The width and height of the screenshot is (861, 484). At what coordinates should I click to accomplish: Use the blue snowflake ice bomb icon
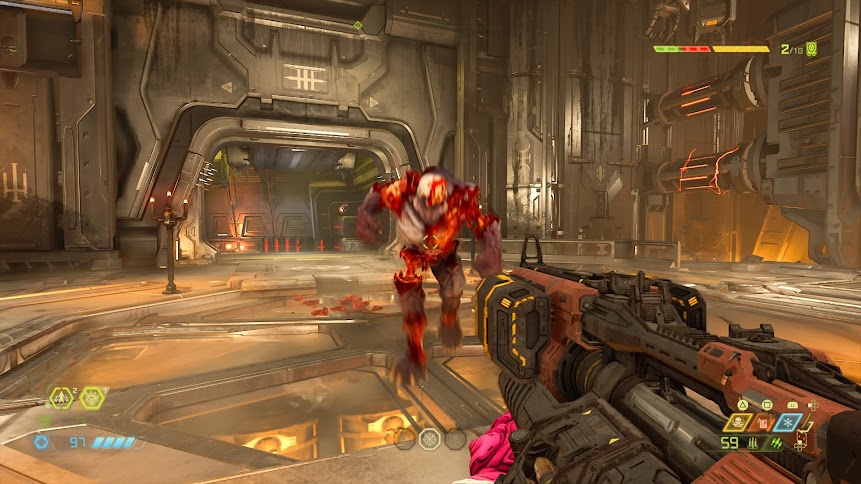pos(788,423)
